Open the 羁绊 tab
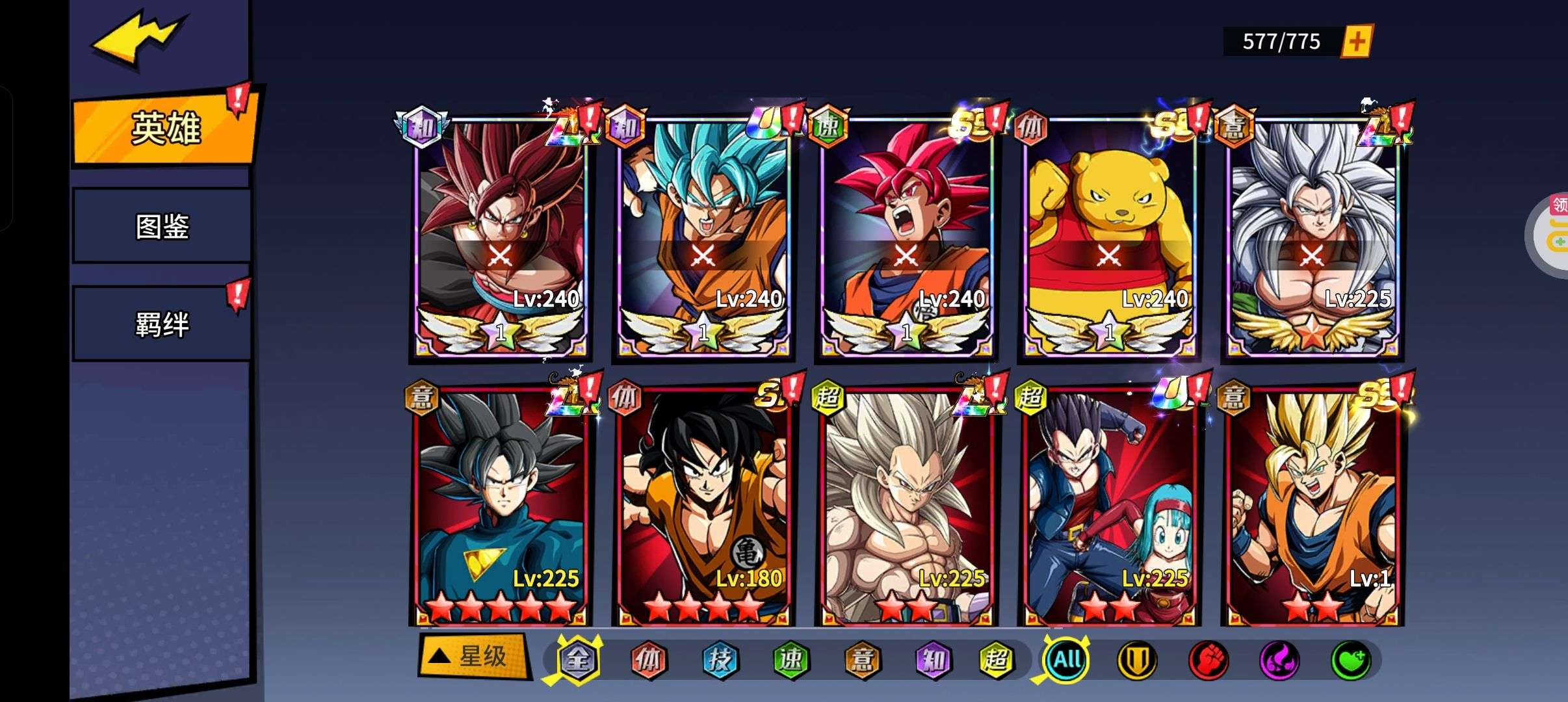 coord(162,324)
